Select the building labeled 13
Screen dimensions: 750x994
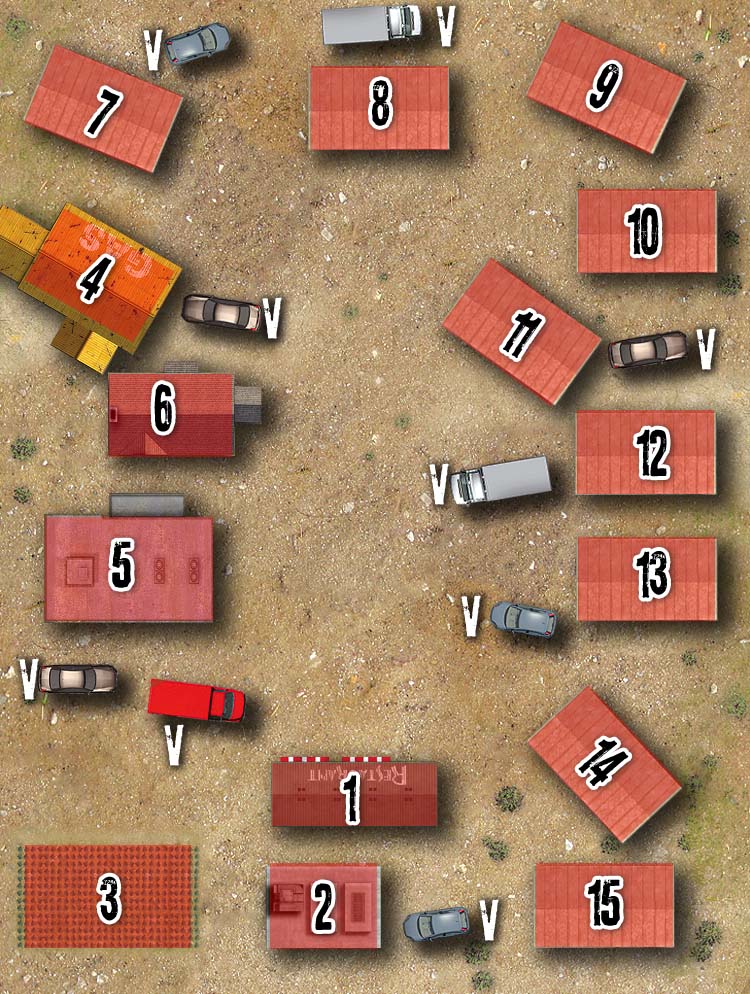coord(647,579)
